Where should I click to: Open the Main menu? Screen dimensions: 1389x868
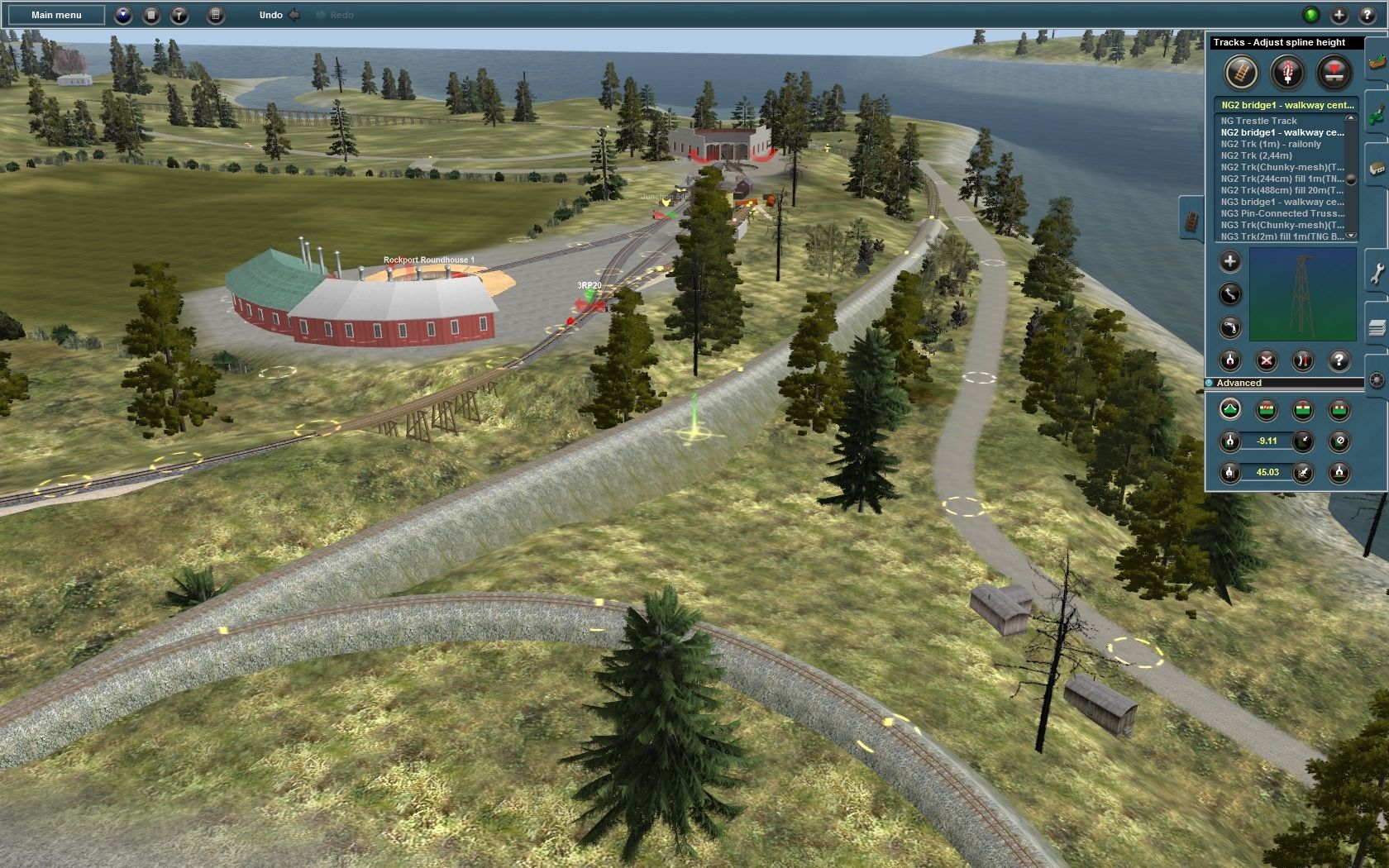[56, 15]
